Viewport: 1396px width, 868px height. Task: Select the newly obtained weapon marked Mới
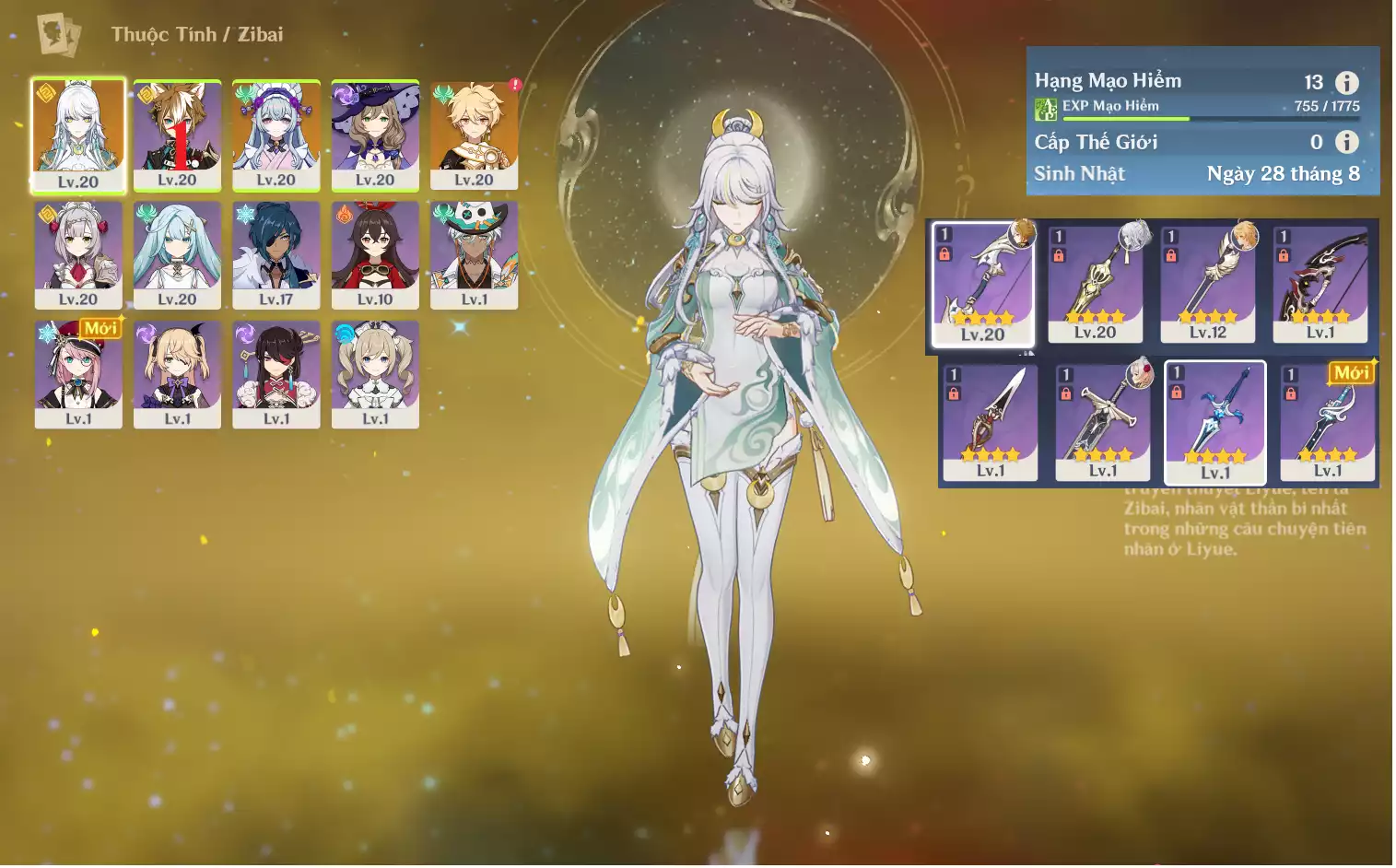[x=1328, y=422]
